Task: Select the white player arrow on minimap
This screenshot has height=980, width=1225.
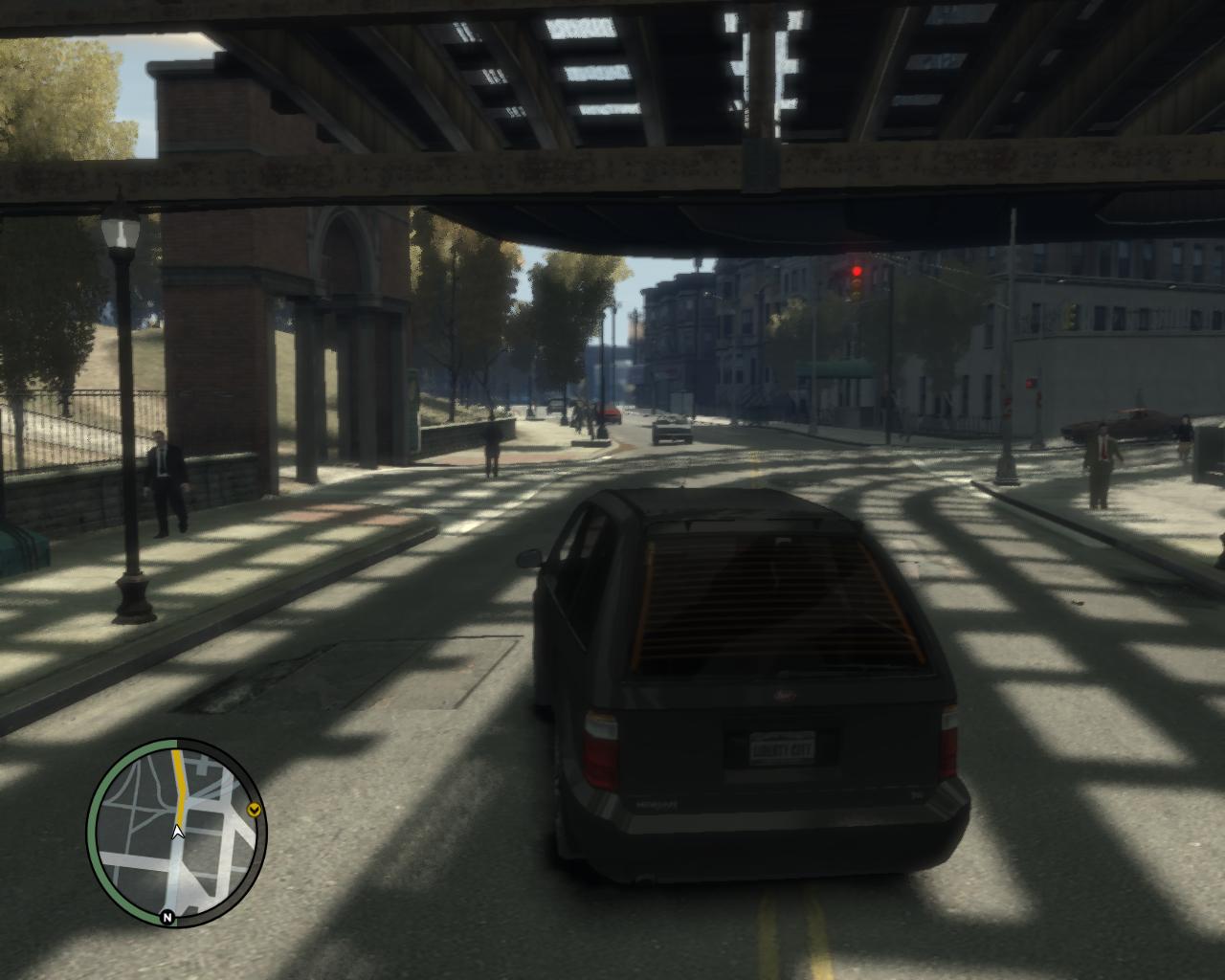Action: (x=177, y=832)
